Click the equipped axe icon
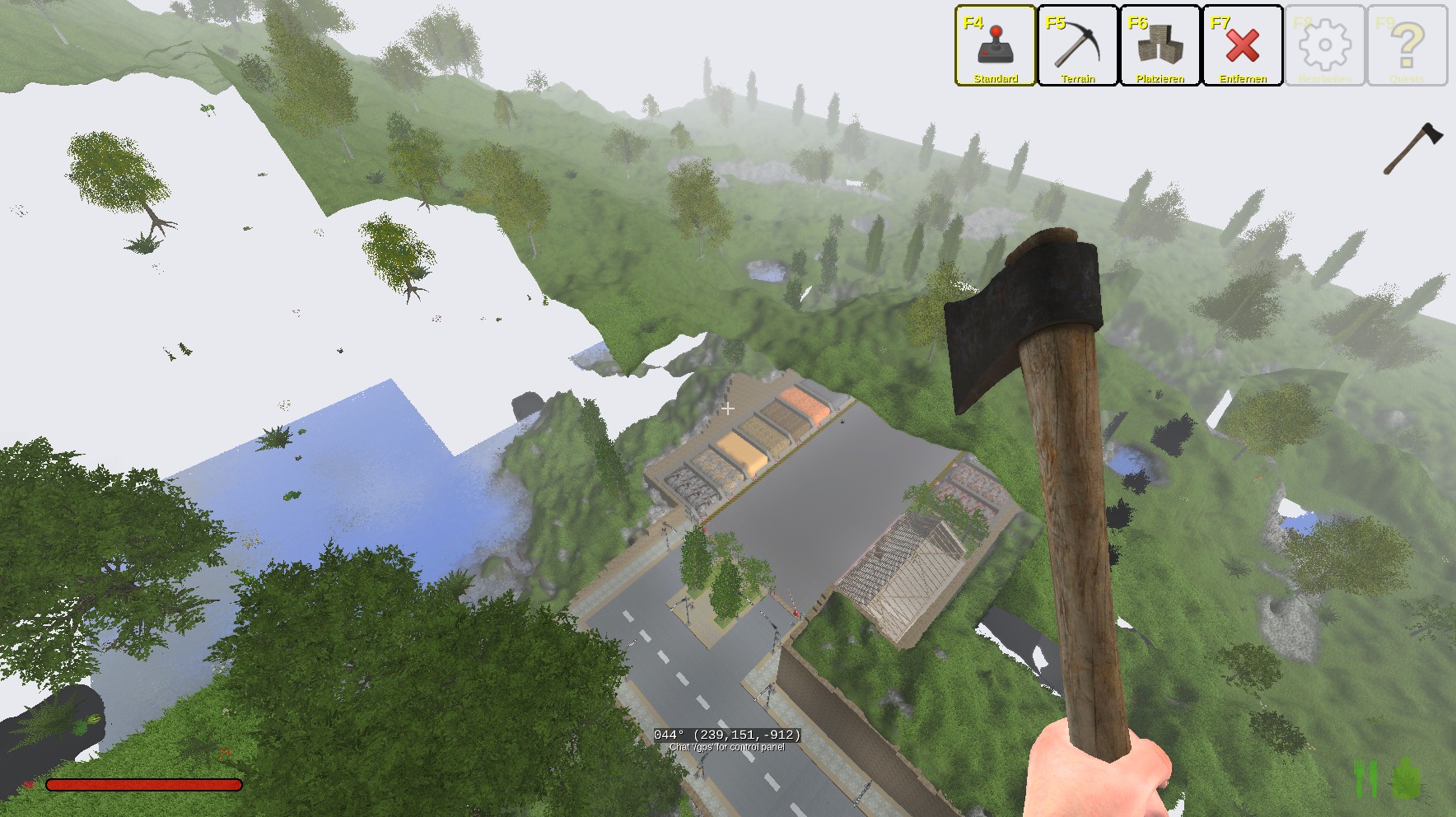This screenshot has width=1456, height=817. (x=1412, y=148)
